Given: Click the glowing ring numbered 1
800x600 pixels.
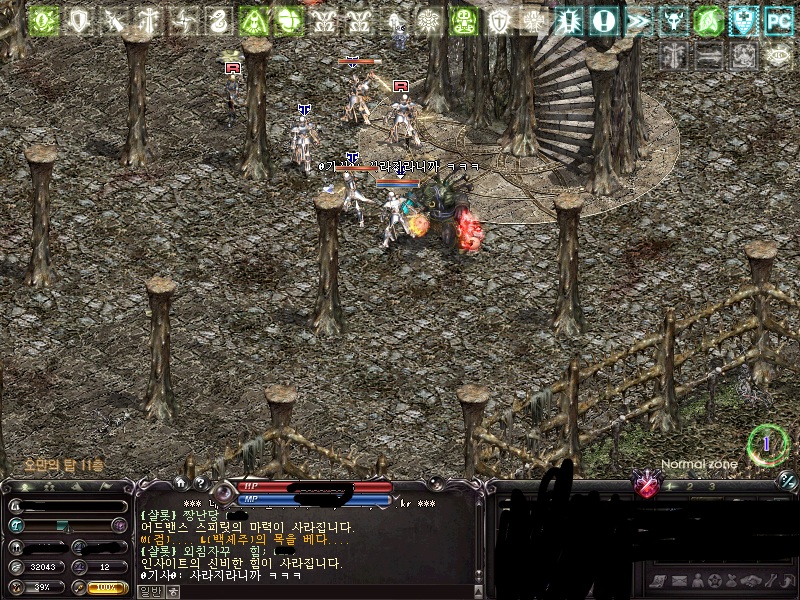Looking at the screenshot, I should click(767, 443).
